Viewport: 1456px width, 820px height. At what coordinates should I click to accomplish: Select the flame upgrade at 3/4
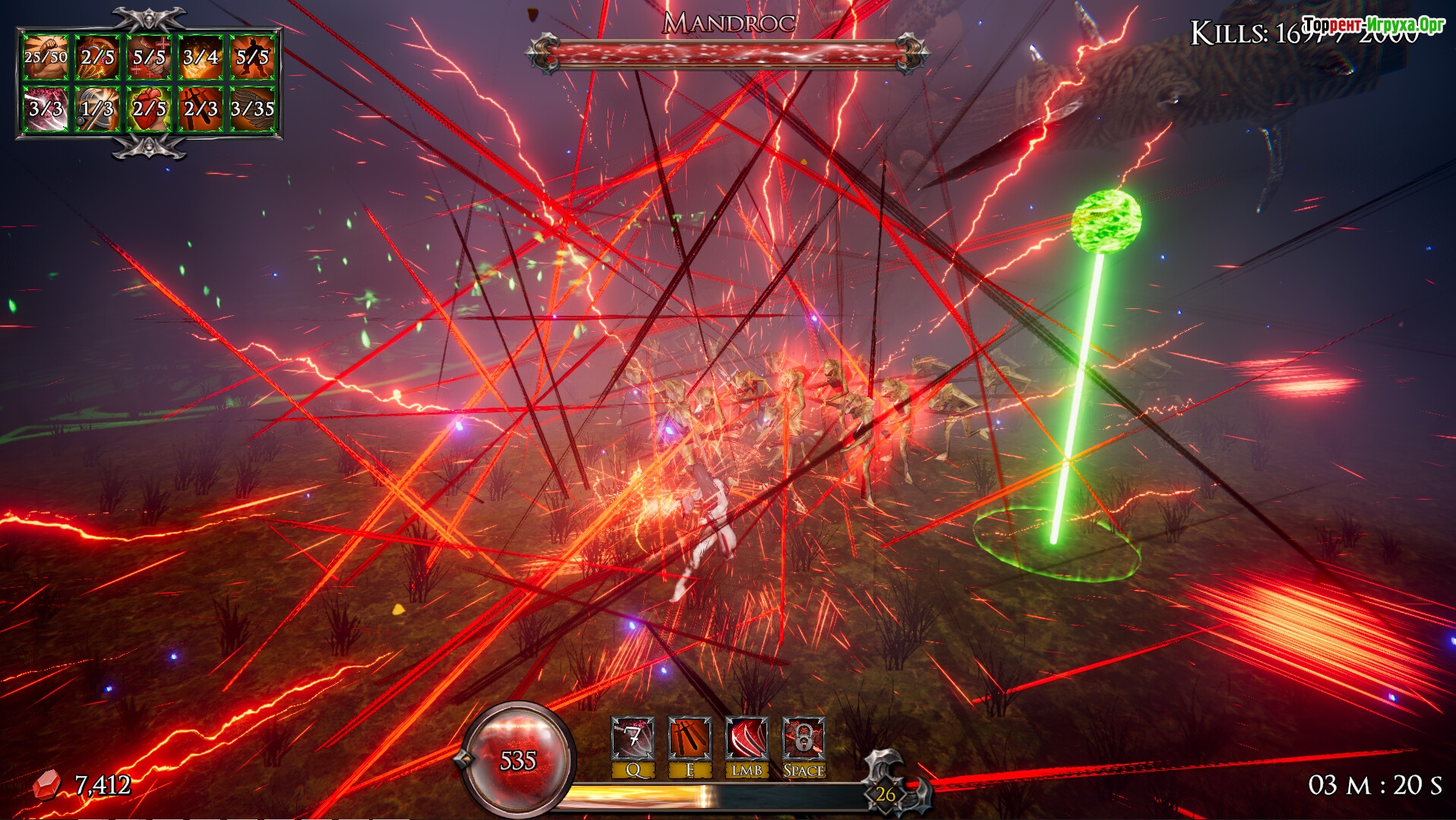pos(201,57)
